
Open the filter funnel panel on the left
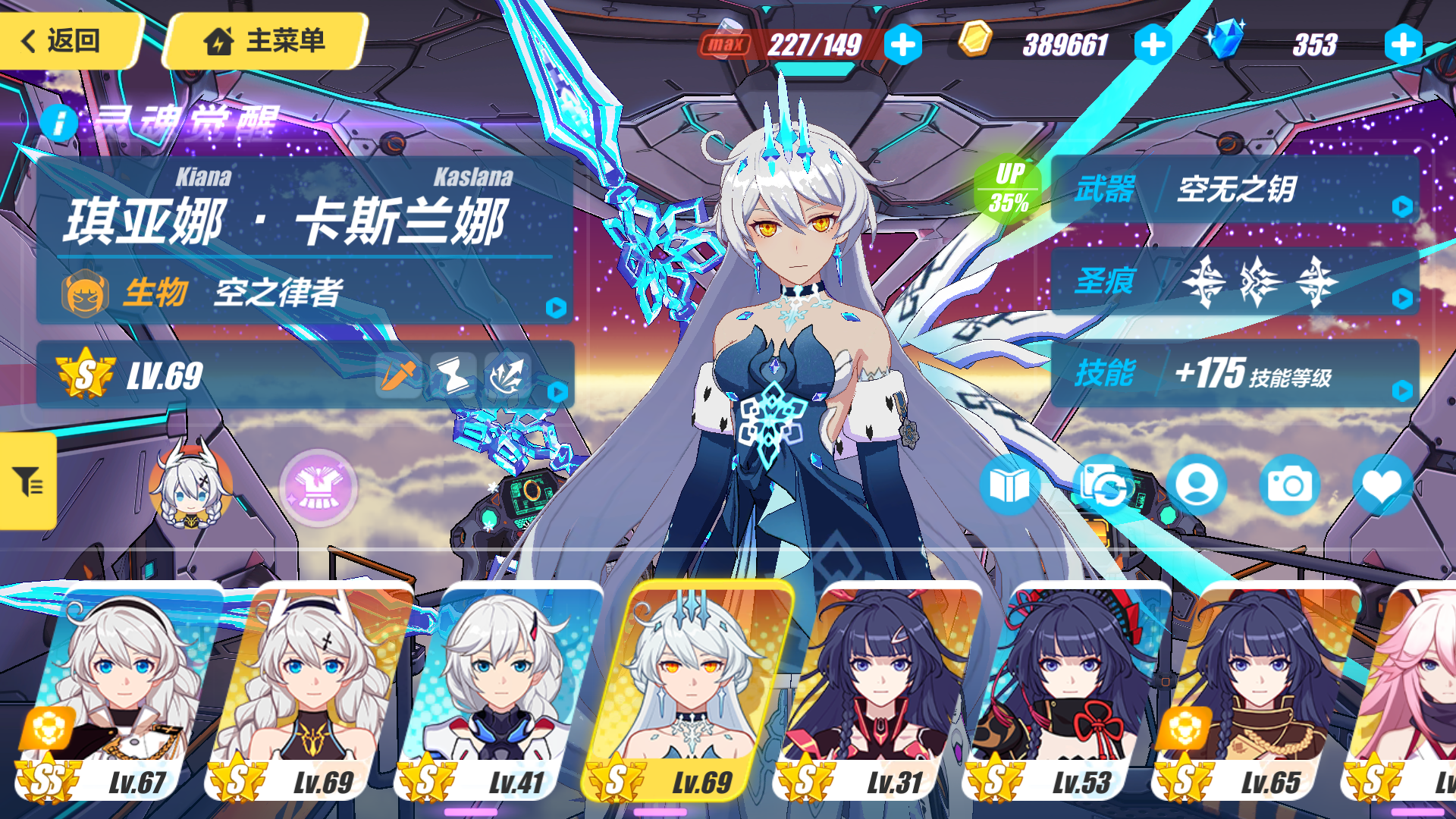pos(28,480)
